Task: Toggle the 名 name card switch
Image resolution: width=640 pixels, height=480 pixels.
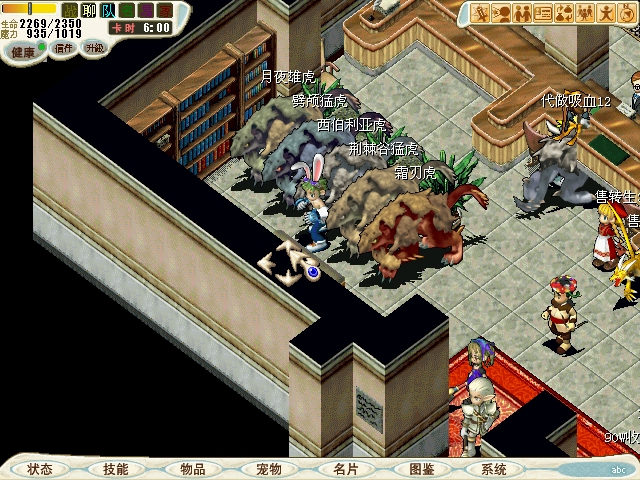Action: point(127,10)
